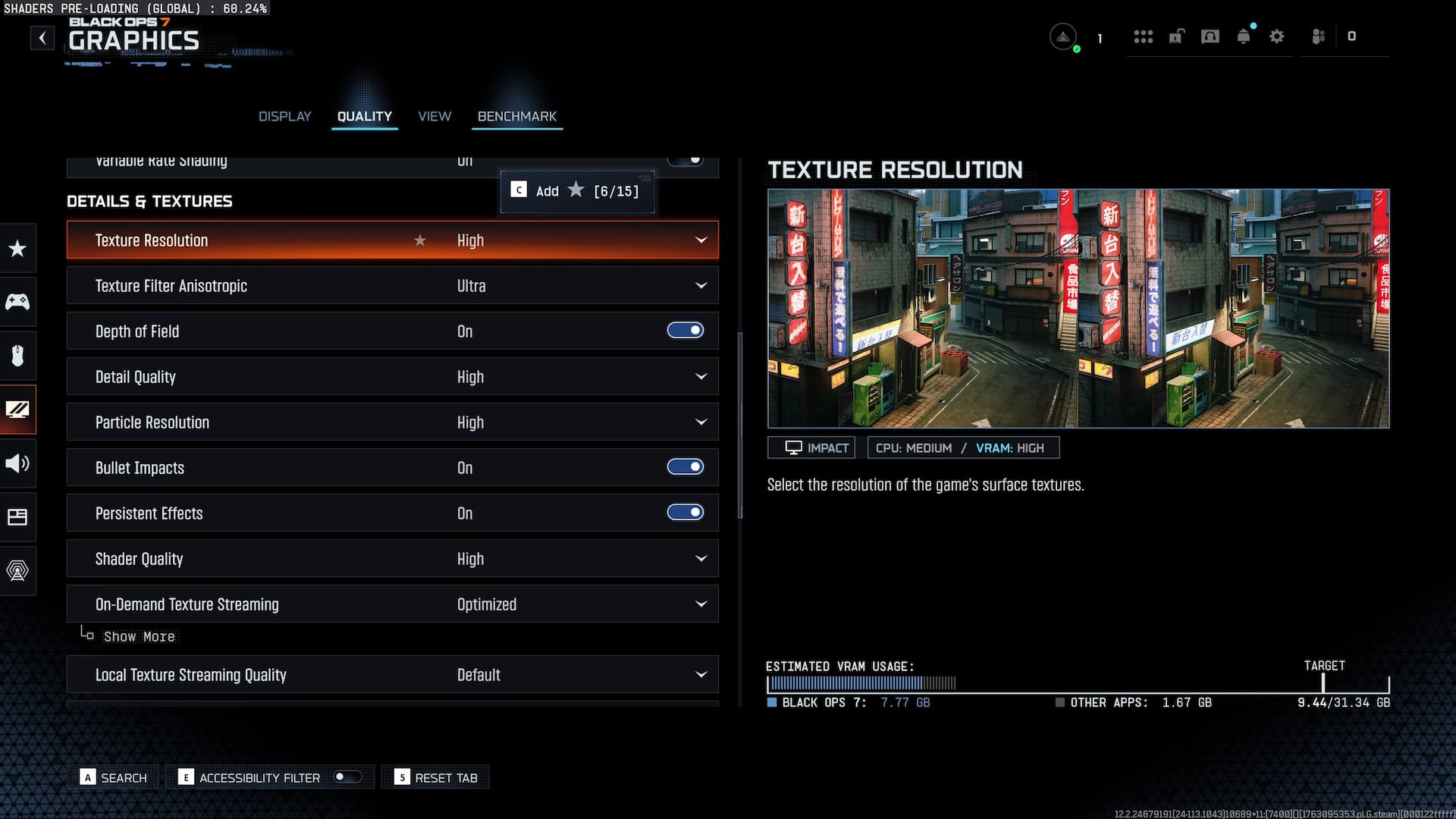
Task: Open the Audio speaker settings icon
Action: point(18,463)
